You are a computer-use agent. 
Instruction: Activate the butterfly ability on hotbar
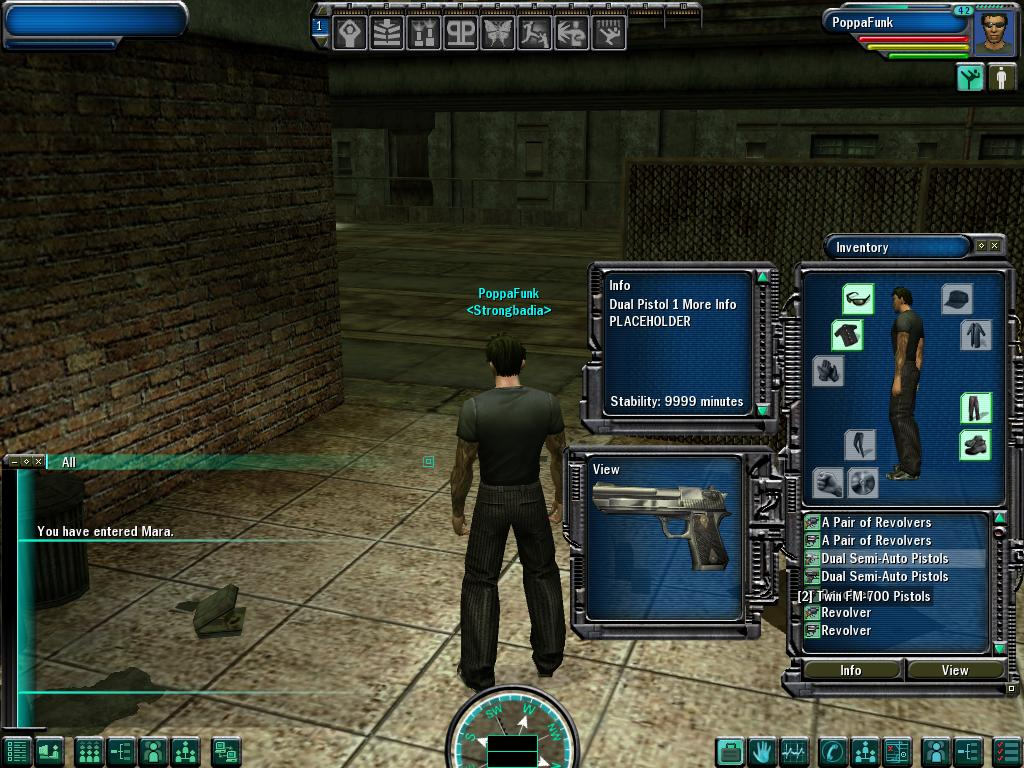point(498,33)
